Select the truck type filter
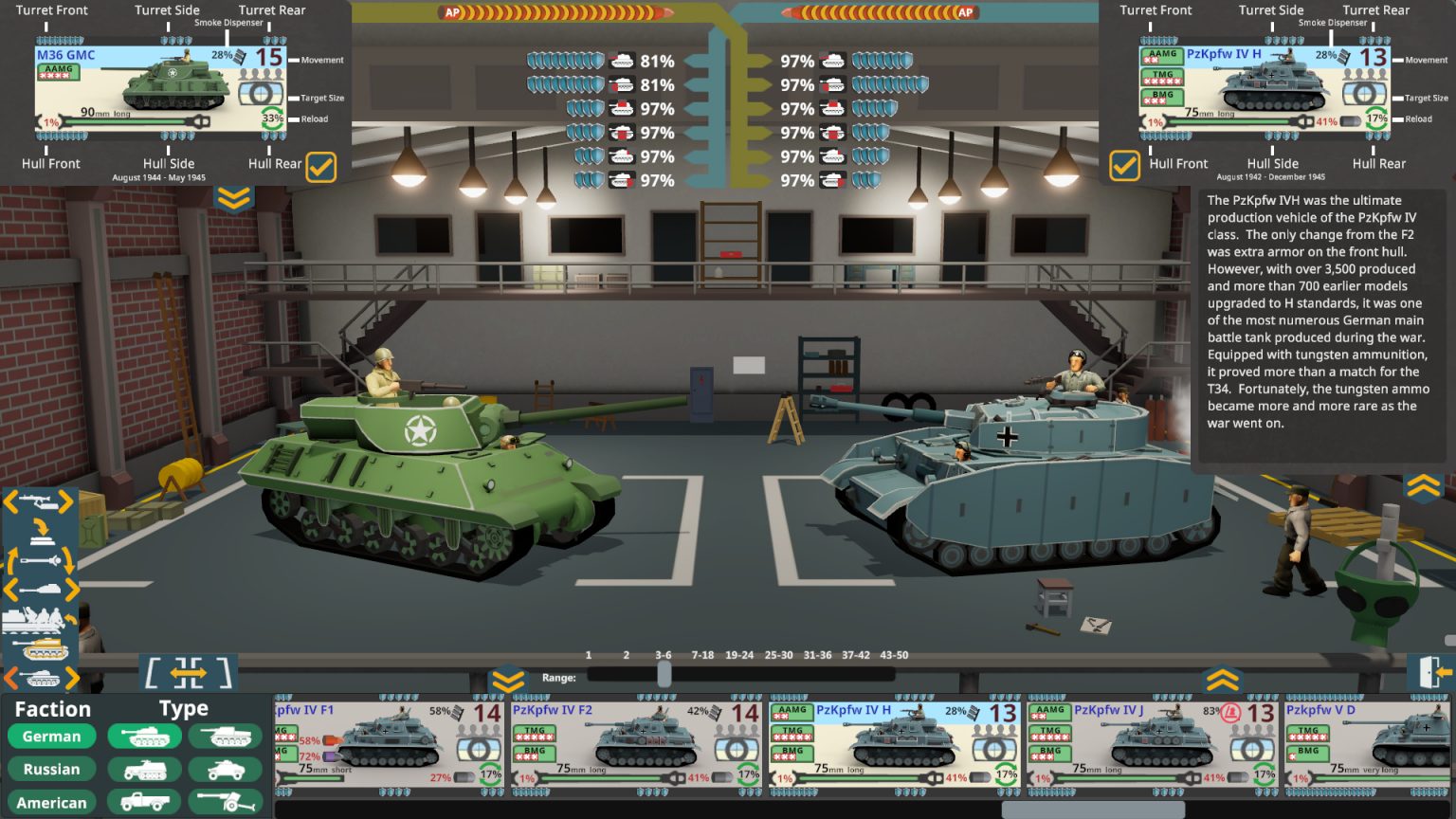The image size is (1456, 819). 143,802
